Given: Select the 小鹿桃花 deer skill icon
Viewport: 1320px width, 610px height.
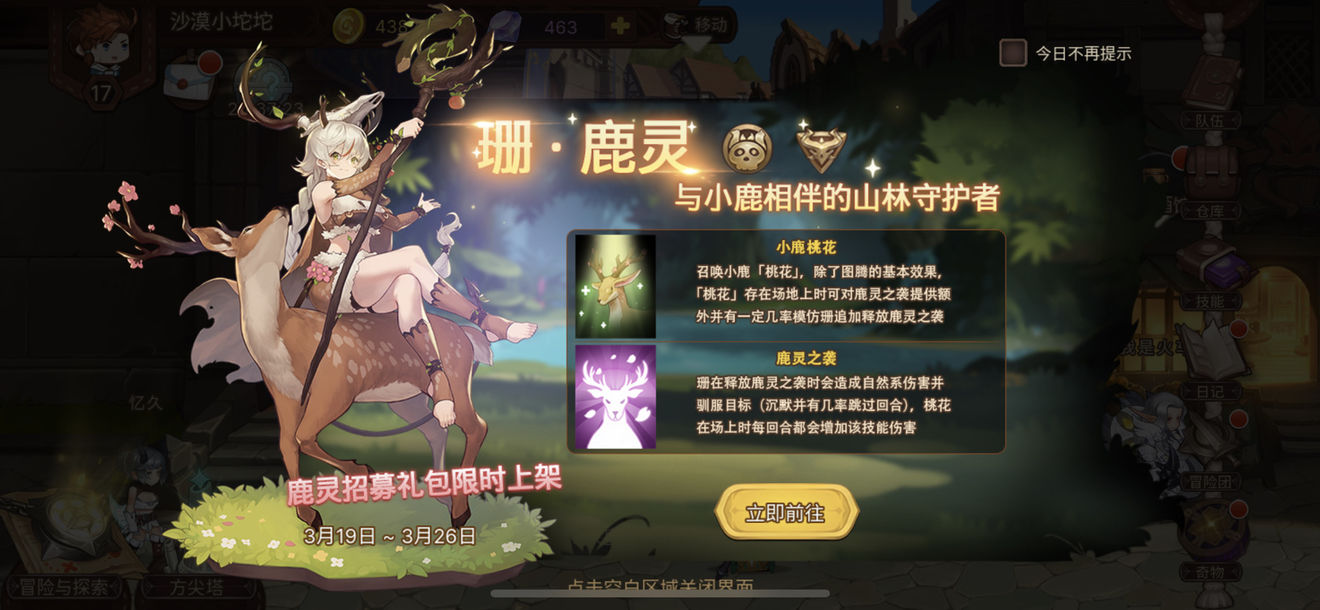Looking at the screenshot, I should [x=615, y=286].
